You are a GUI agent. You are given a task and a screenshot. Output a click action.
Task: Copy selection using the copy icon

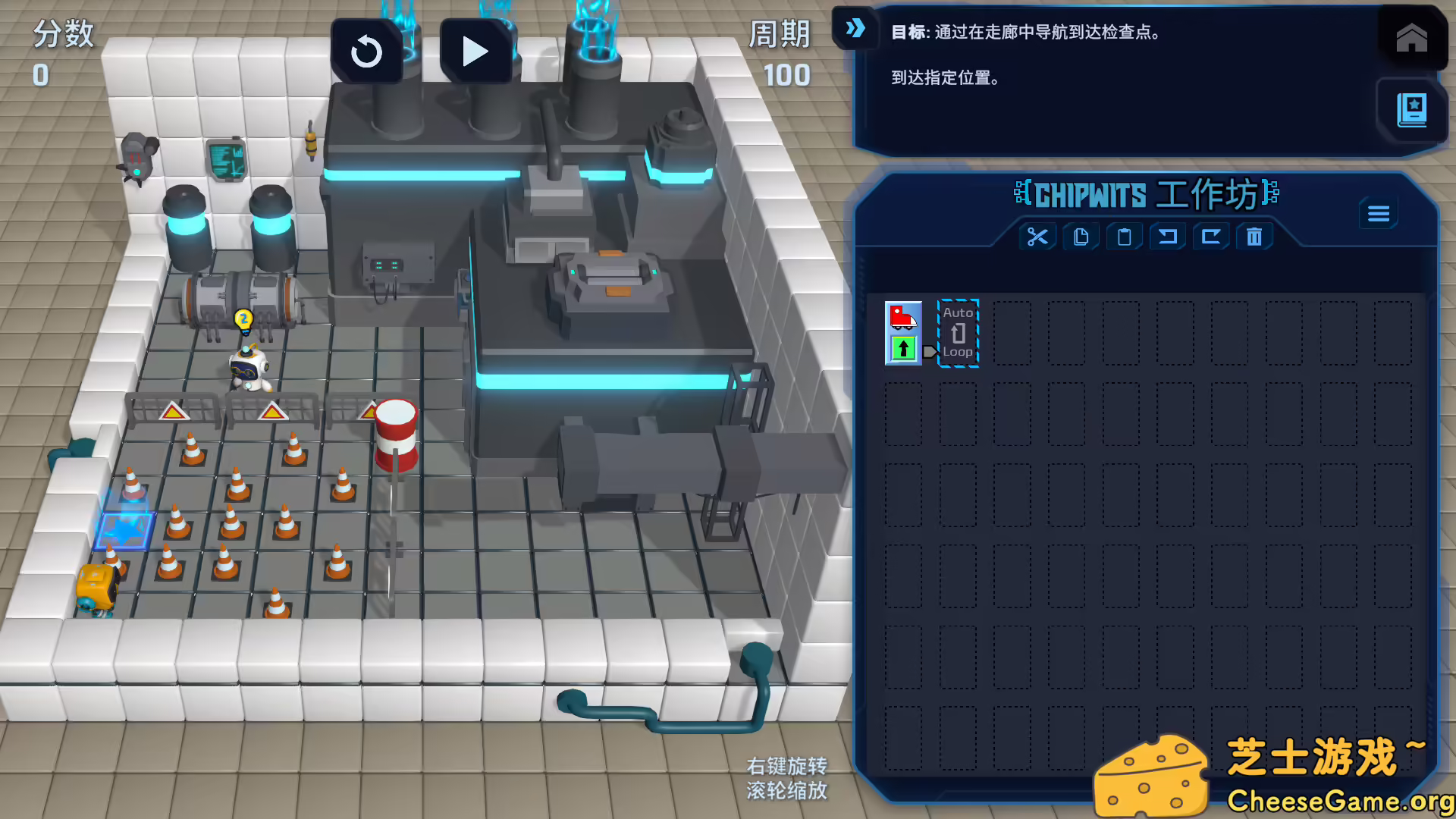(1081, 237)
